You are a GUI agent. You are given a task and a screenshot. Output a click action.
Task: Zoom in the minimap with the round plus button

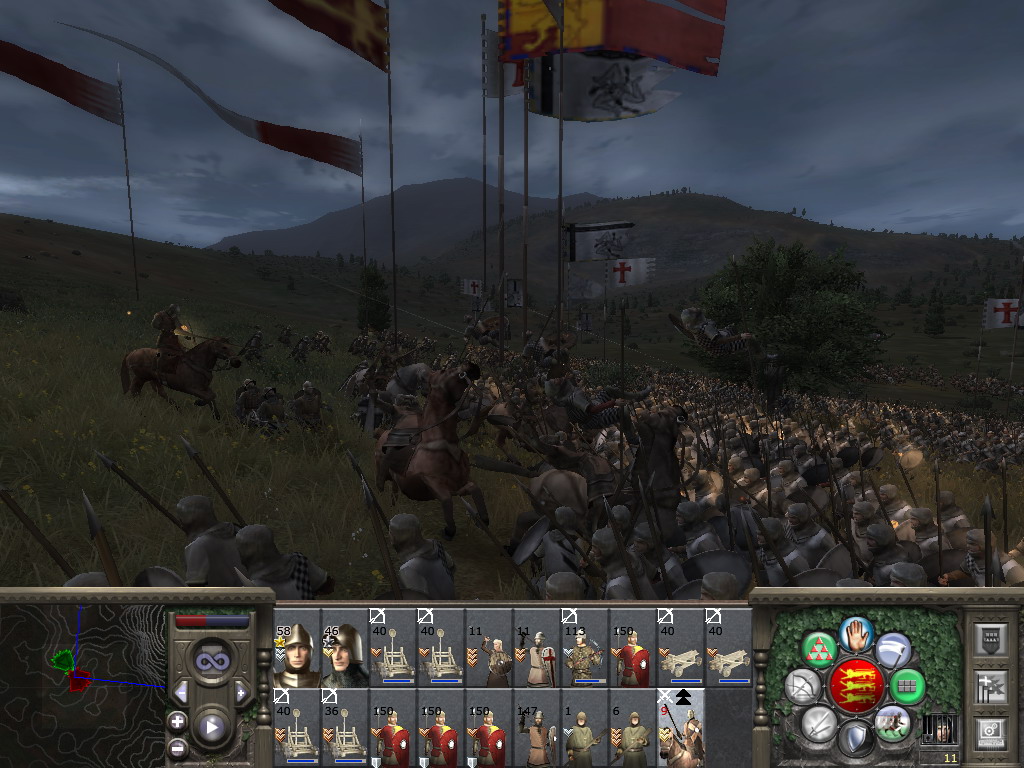coord(178,721)
